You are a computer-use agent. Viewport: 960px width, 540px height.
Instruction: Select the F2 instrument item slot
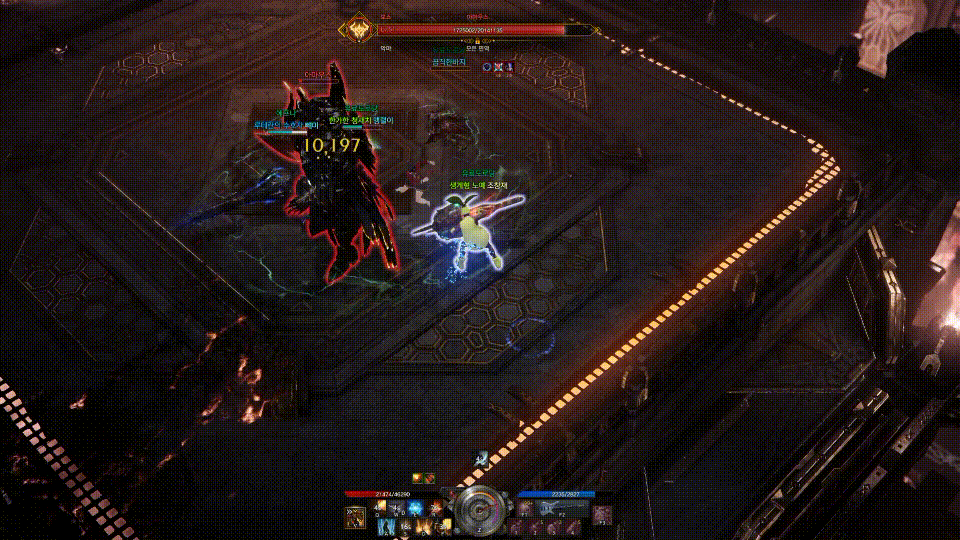click(549, 508)
